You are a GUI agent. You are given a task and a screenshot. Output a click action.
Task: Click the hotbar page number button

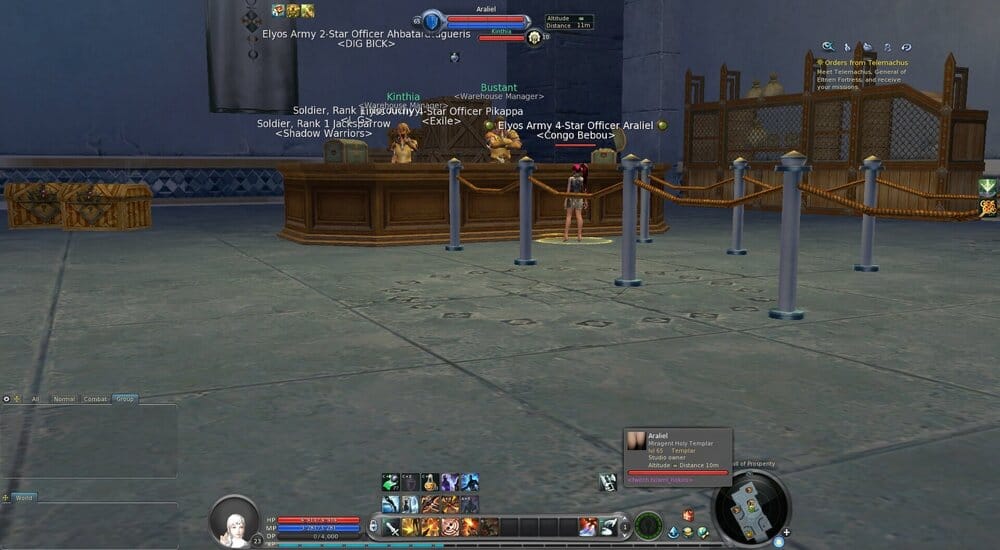tap(624, 526)
